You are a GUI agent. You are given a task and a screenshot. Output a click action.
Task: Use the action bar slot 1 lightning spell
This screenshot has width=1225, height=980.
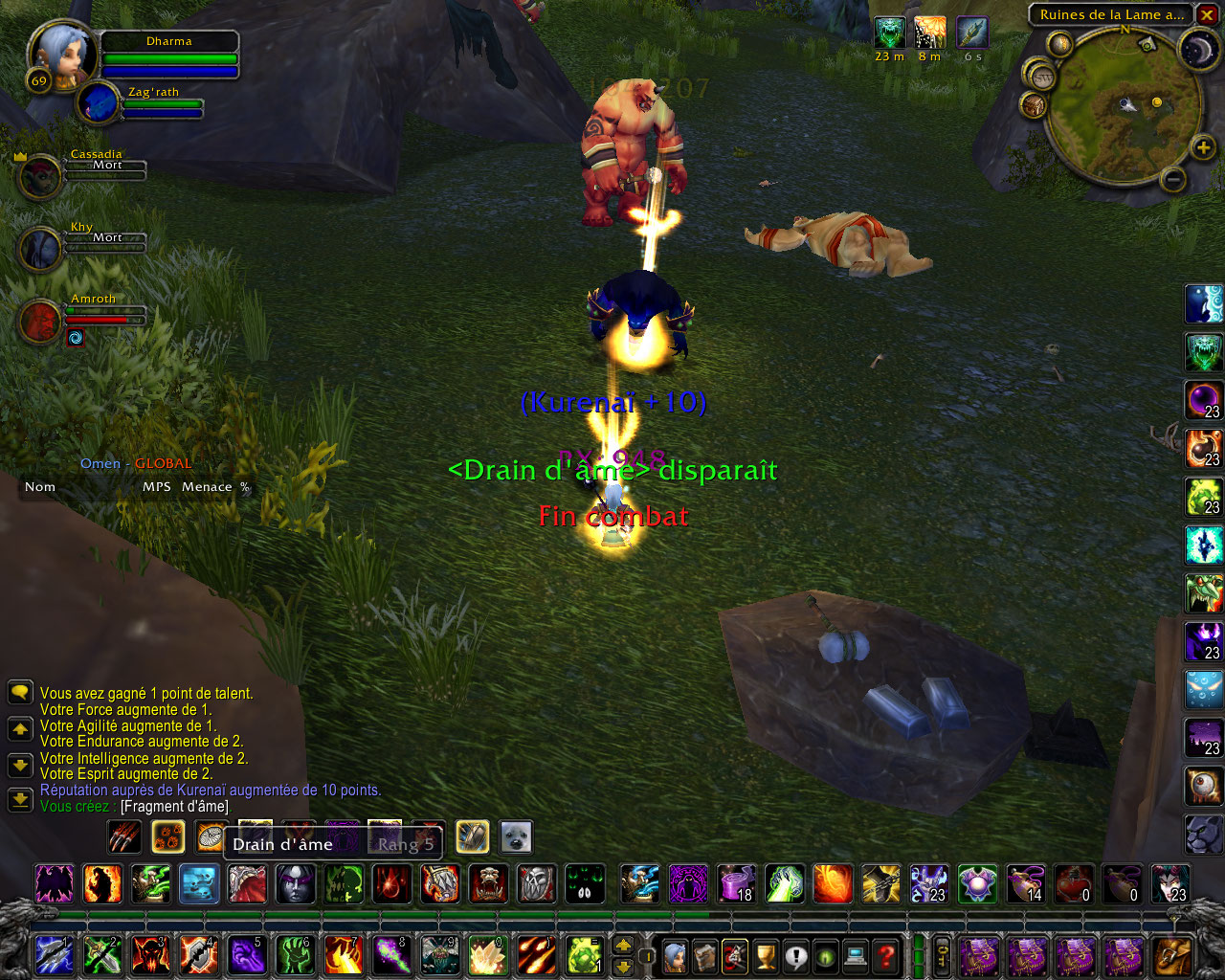point(55,956)
